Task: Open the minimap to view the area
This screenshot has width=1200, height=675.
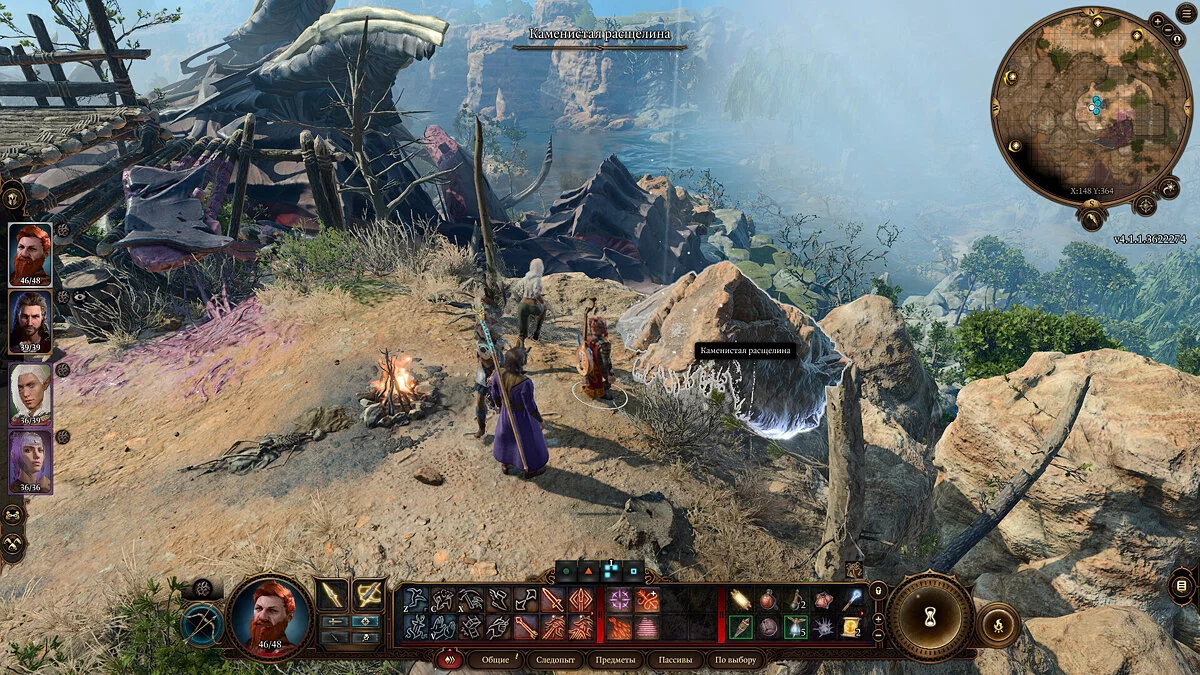Action: point(1094,105)
